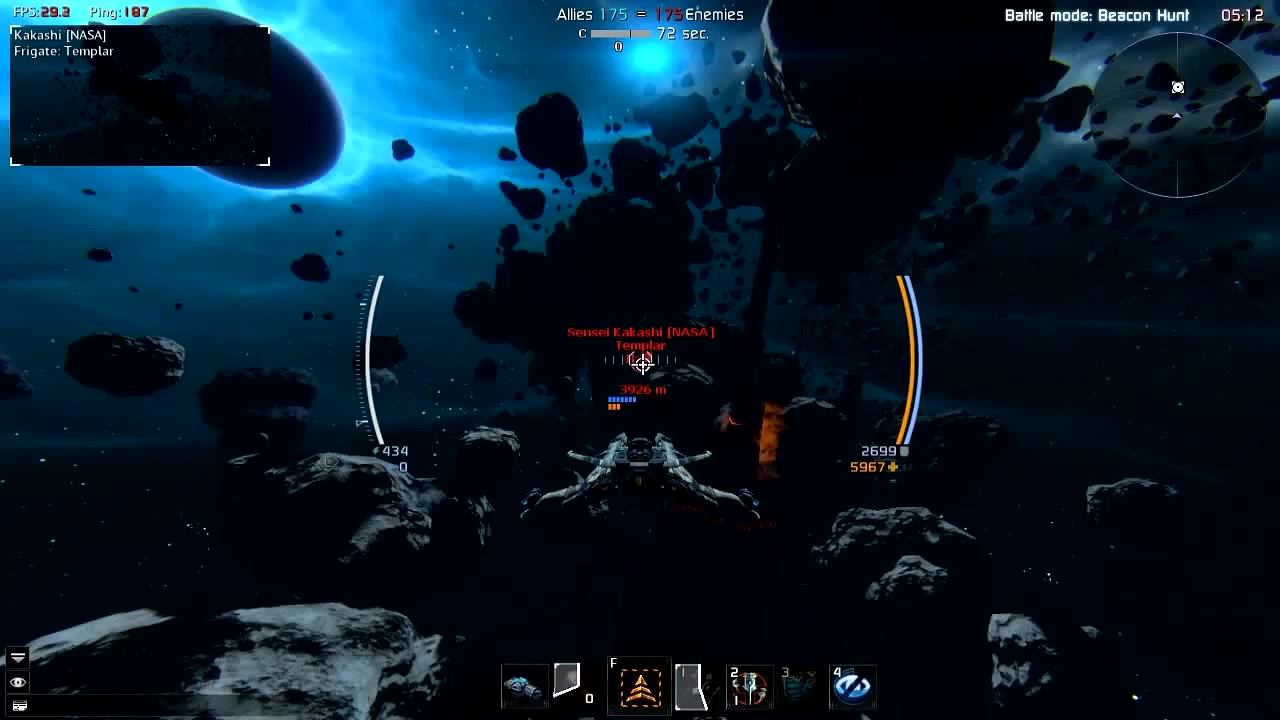Activate the orange chevron special module
Screen dimensions: 1280x720
click(641, 688)
